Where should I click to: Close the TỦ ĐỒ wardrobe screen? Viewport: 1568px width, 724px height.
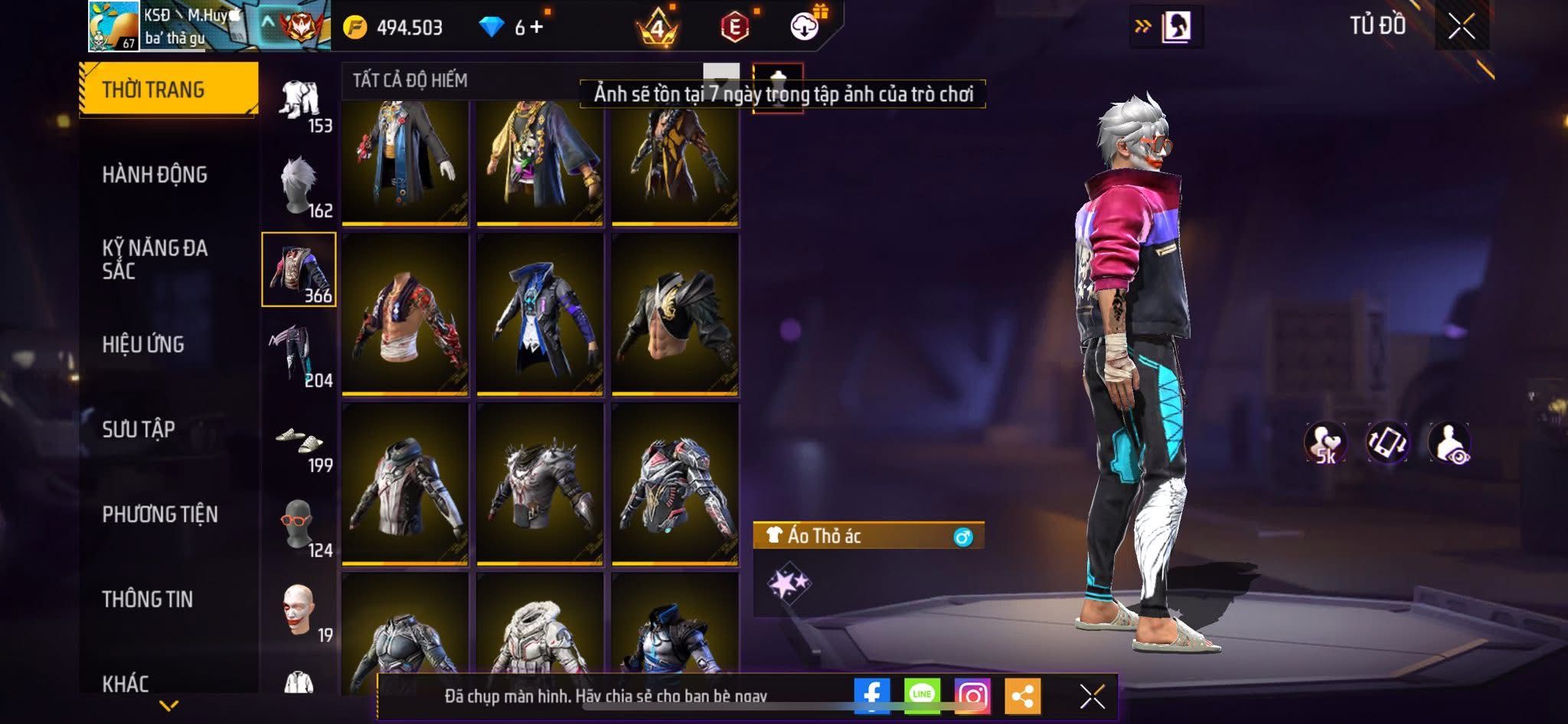[x=1462, y=27]
